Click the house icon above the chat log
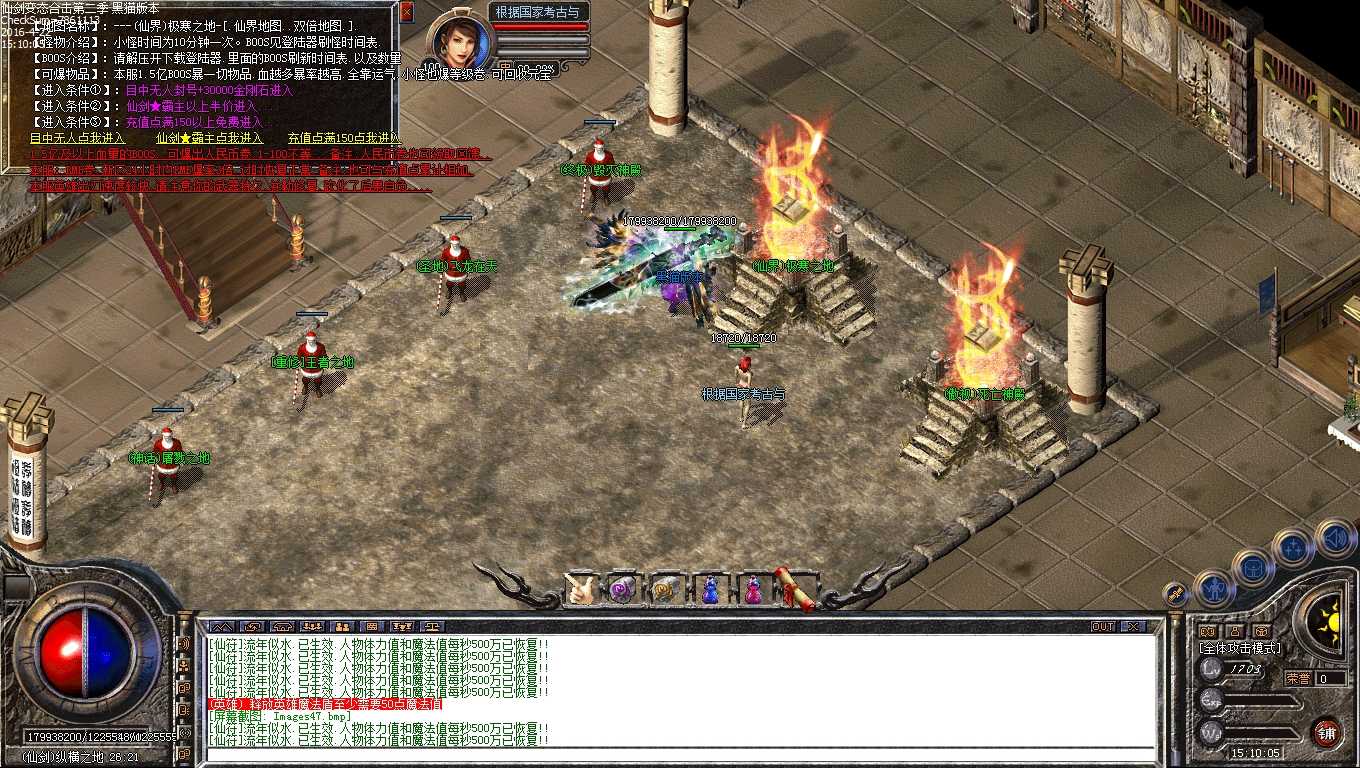The image size is (1360, 768). pos(282,626)
